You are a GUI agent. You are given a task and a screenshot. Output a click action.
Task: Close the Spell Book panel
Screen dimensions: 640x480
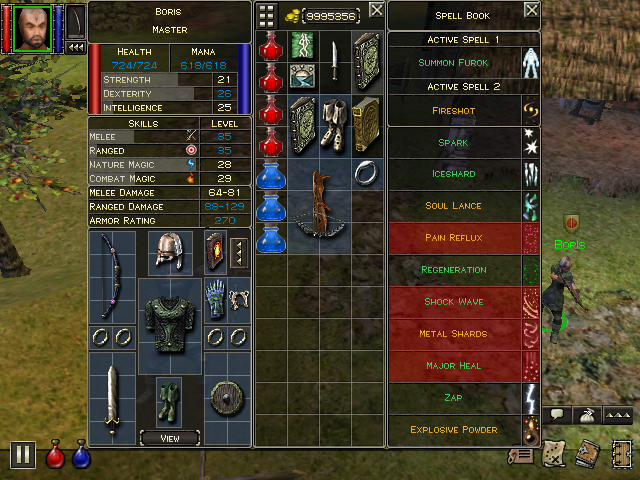[x=530, y=12]
